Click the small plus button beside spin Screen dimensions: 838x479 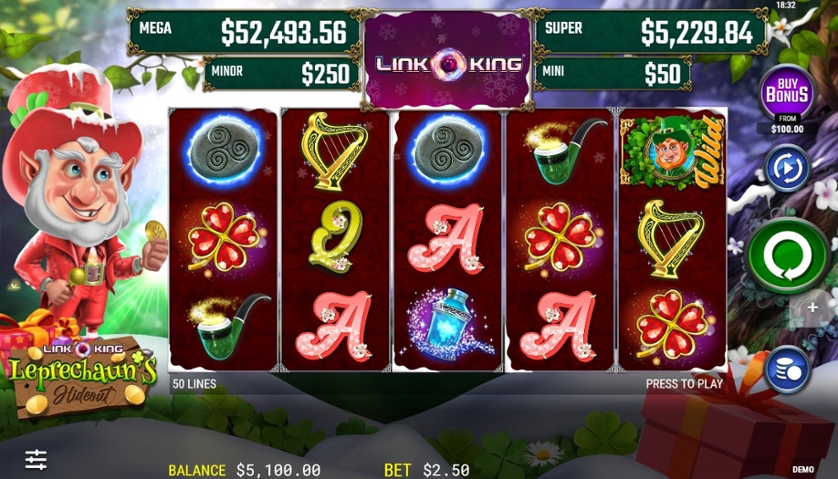813,308
